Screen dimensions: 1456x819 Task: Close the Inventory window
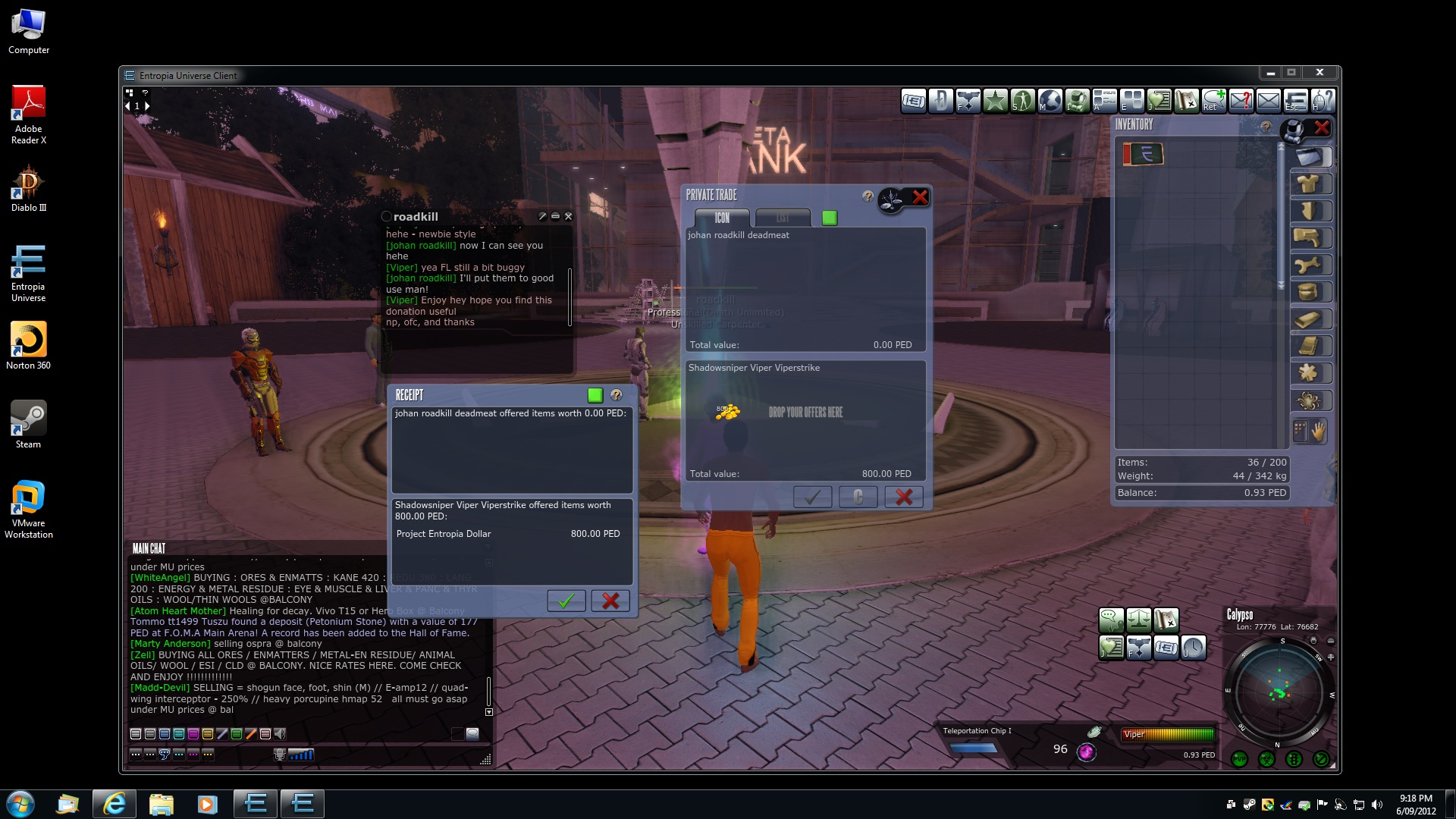point(1322,127)
